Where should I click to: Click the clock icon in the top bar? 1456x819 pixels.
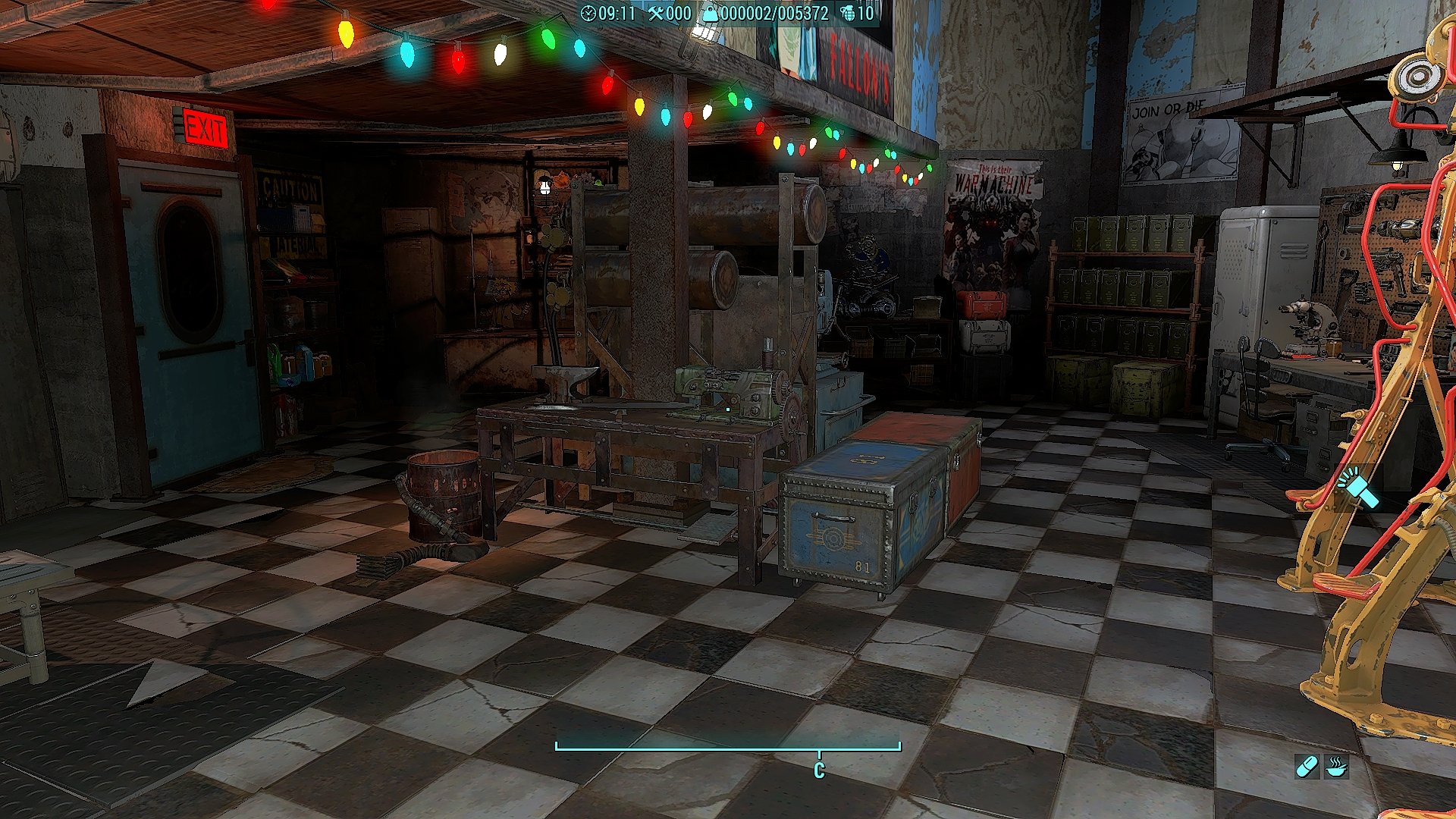pyautogui.click(x=588, y=13)
